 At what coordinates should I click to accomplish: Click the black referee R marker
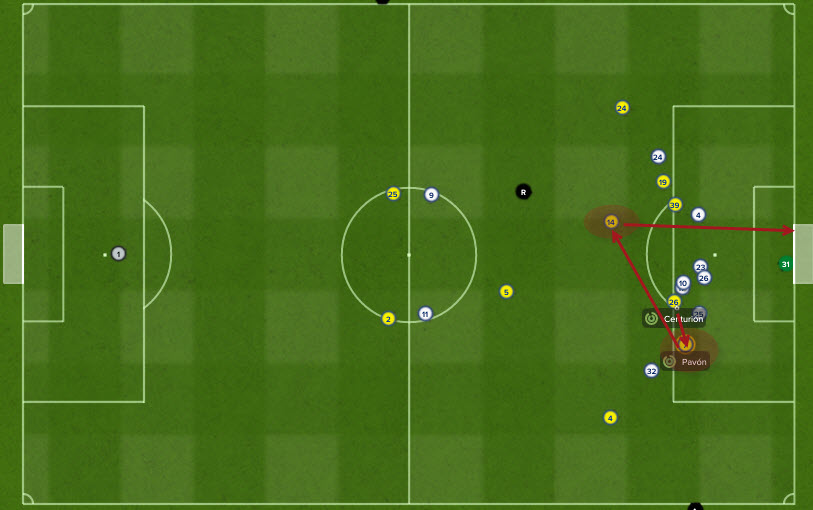point(523,191)
